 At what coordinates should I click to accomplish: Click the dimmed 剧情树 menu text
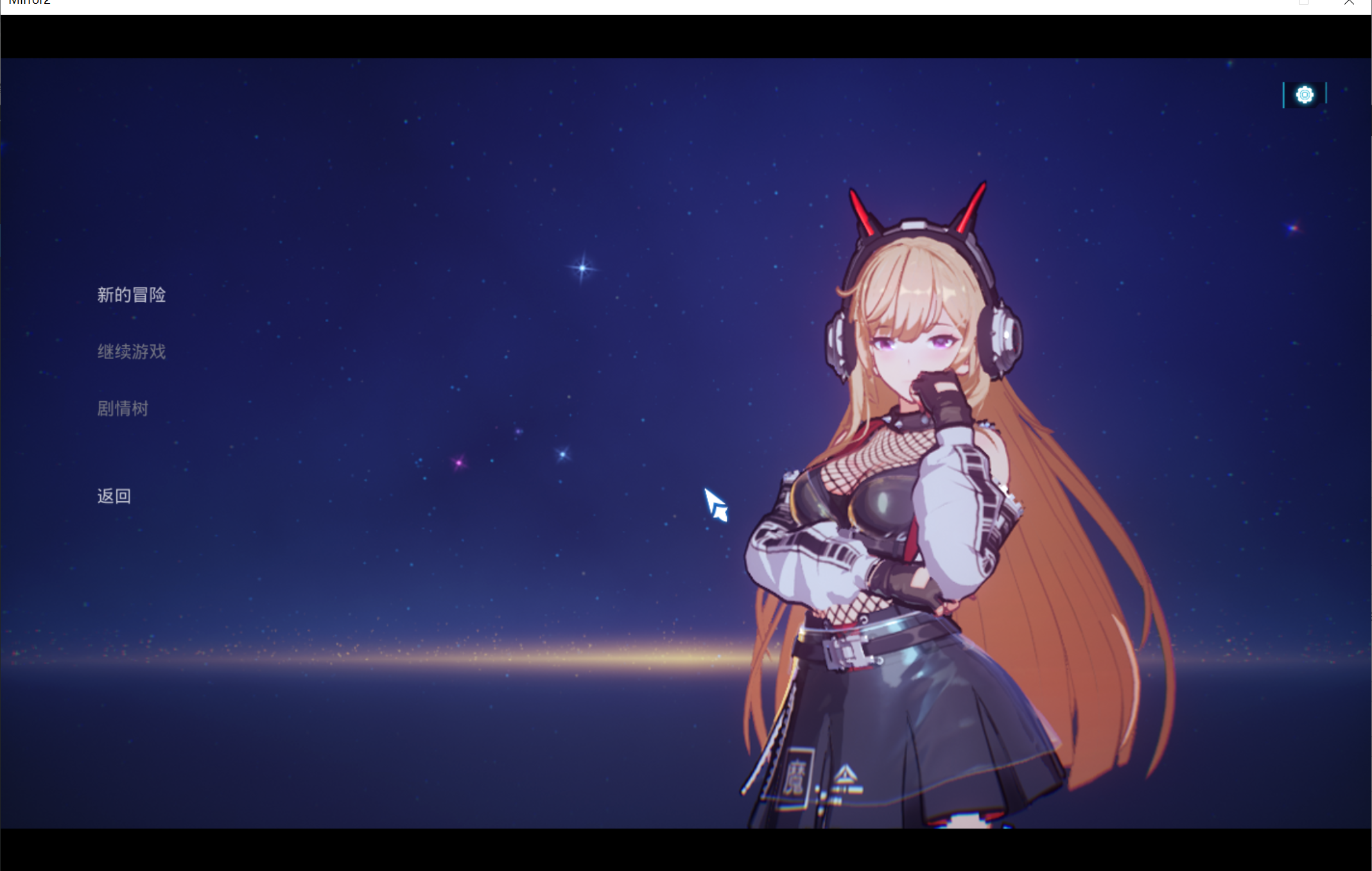click(x=123, y=408)
